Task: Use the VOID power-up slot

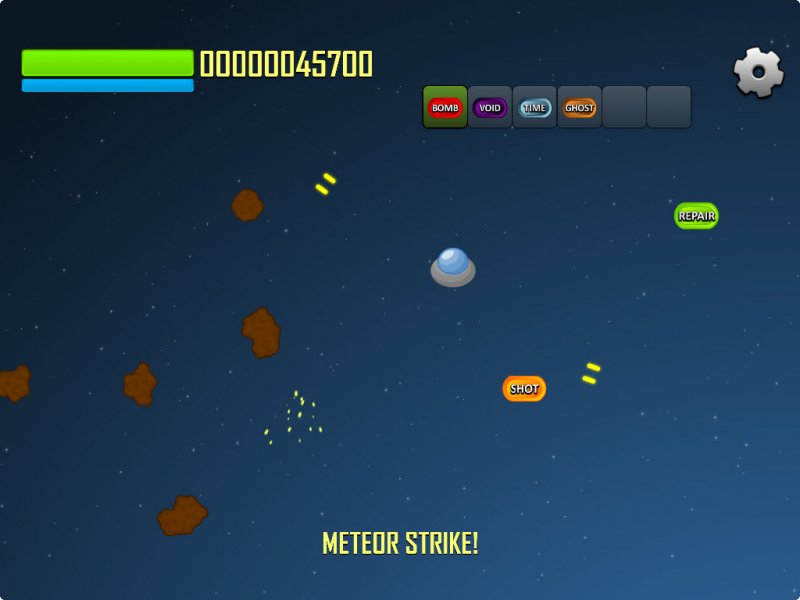Action: (490, 107)
